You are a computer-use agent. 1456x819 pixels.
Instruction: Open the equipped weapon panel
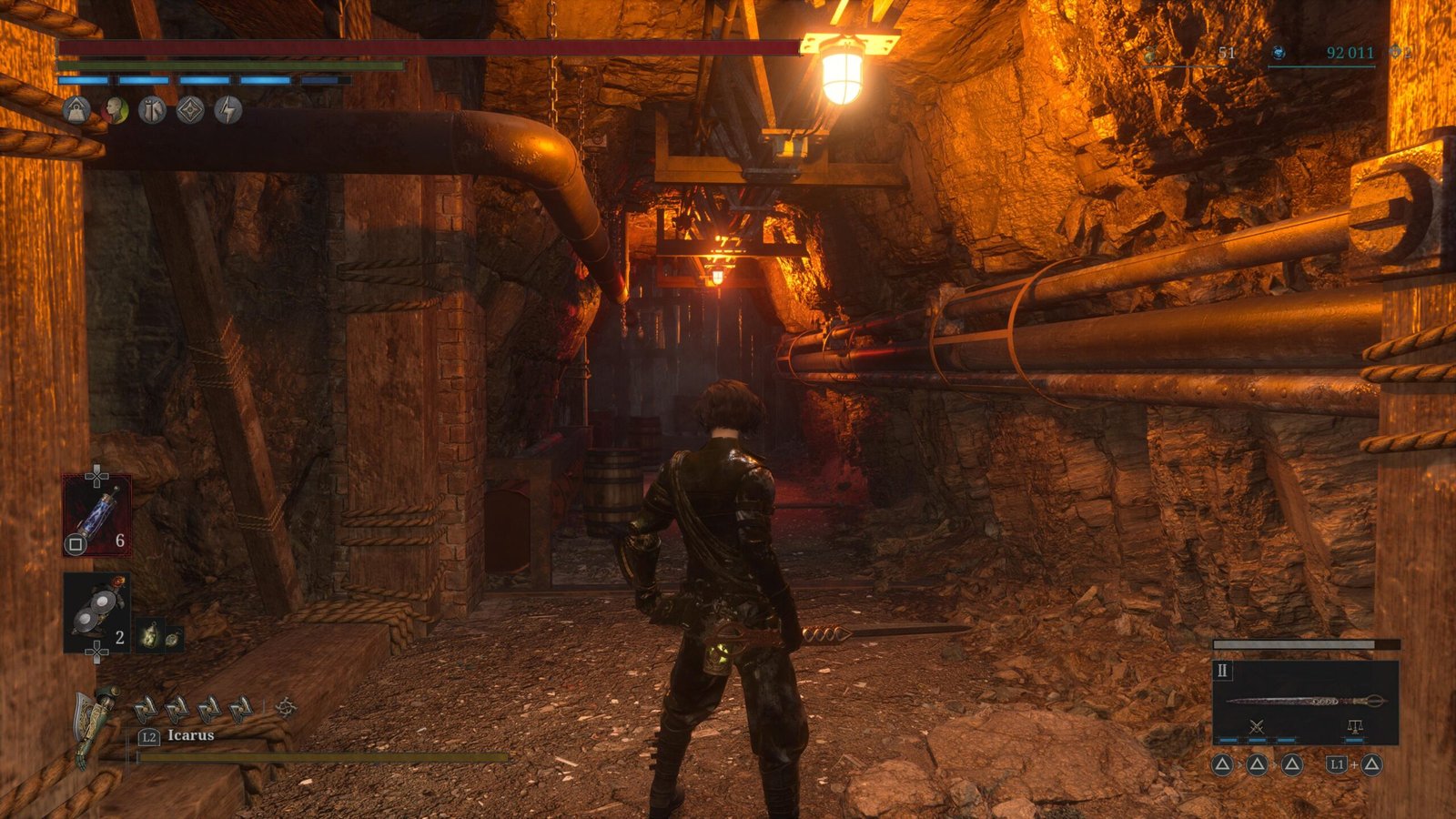click(x=1305, y=703)
